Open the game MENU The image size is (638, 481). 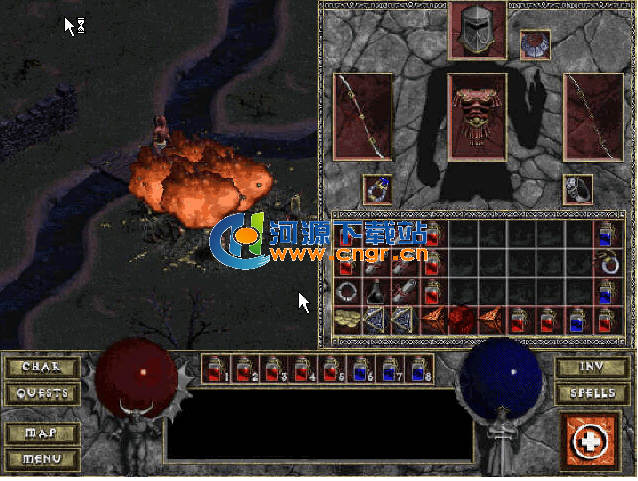[41, 459]
